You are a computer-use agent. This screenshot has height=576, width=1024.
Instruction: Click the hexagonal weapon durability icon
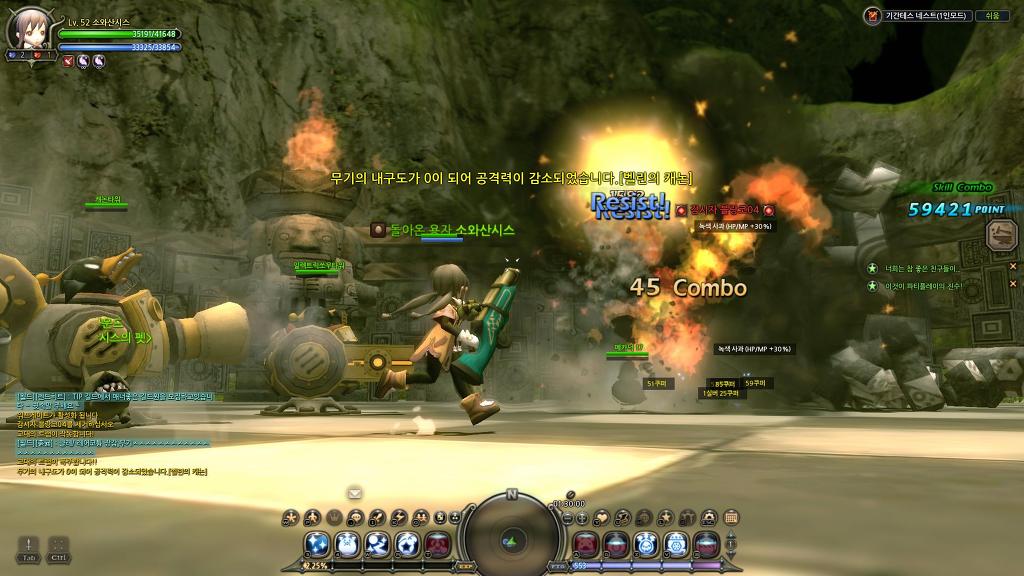(x=1000, y=234)
